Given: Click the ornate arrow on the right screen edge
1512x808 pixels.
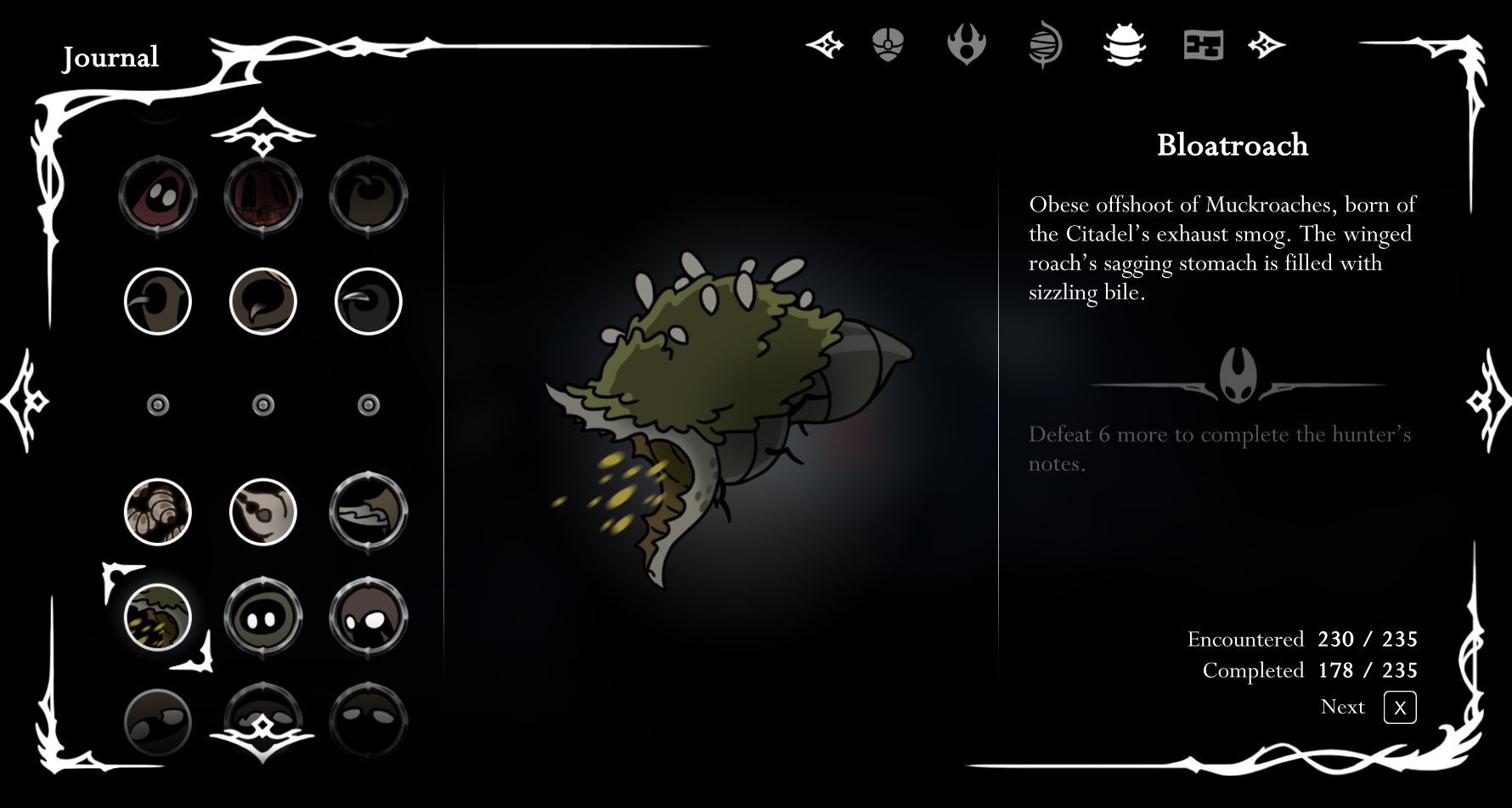Looking at the screenshot, I should point(1488,400).
